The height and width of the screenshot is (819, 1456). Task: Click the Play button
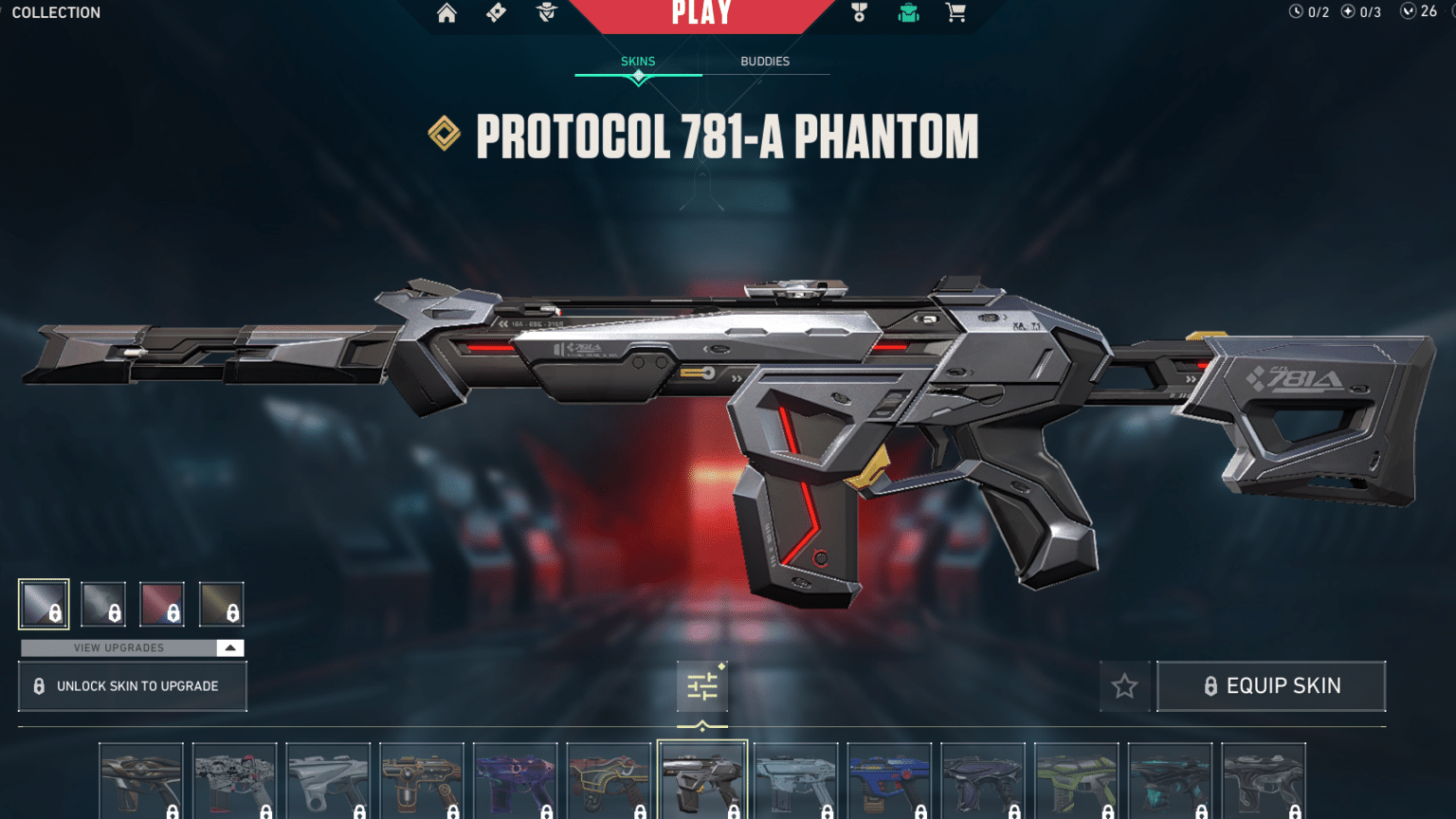click(x=703, y=13)
